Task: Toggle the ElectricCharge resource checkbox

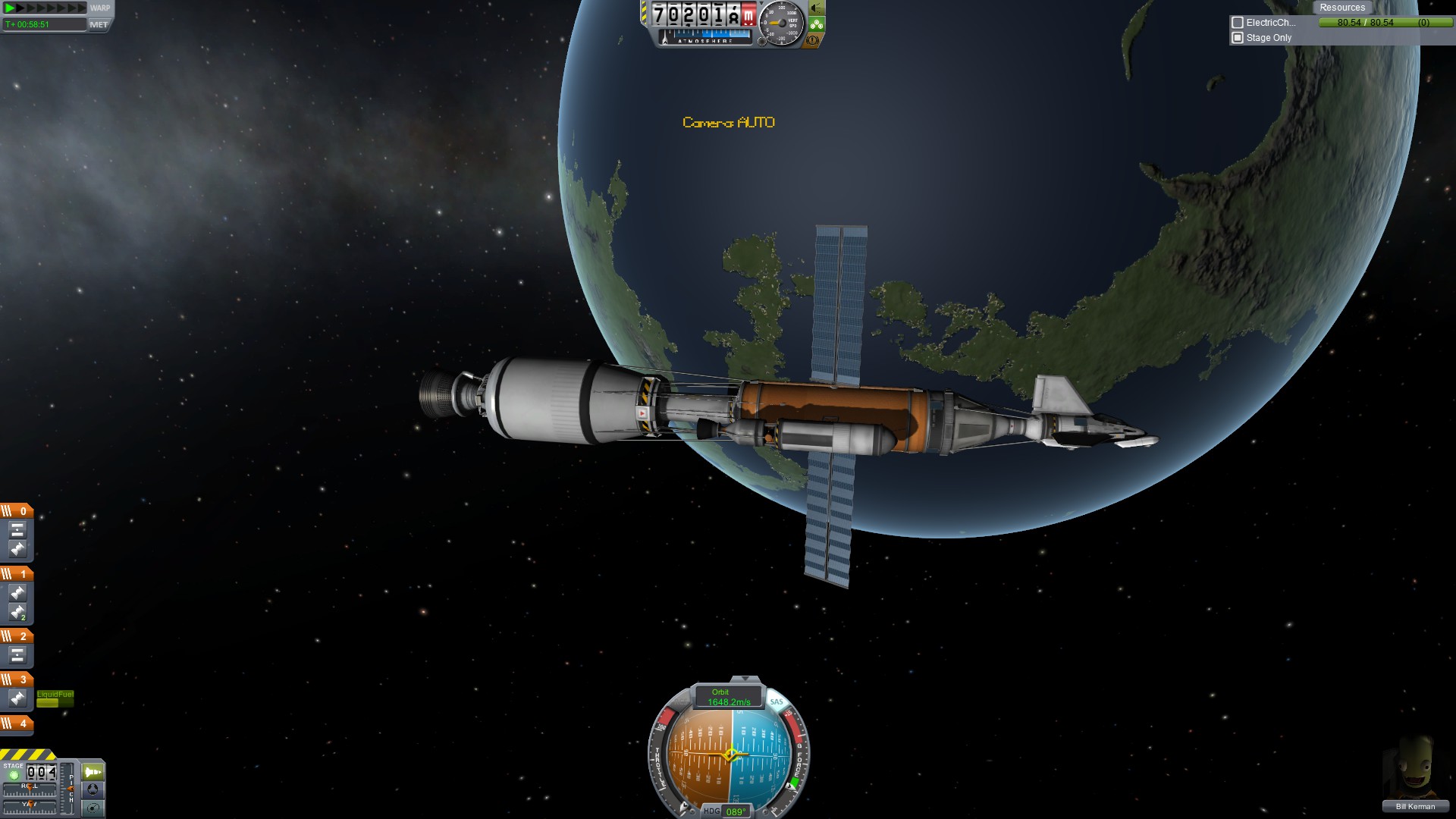Action: [1238, 23]
